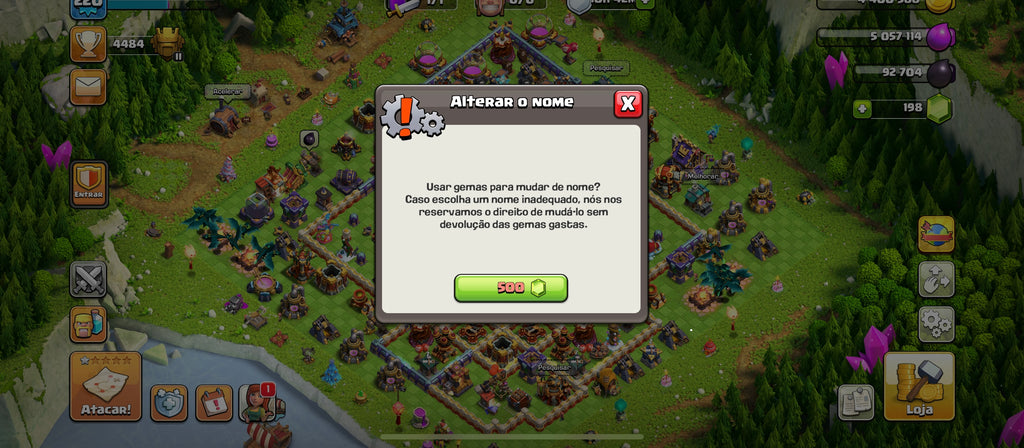1024x448 pixels.
Task: Open the mail envelope inbox
Action: tap(88, 87)
